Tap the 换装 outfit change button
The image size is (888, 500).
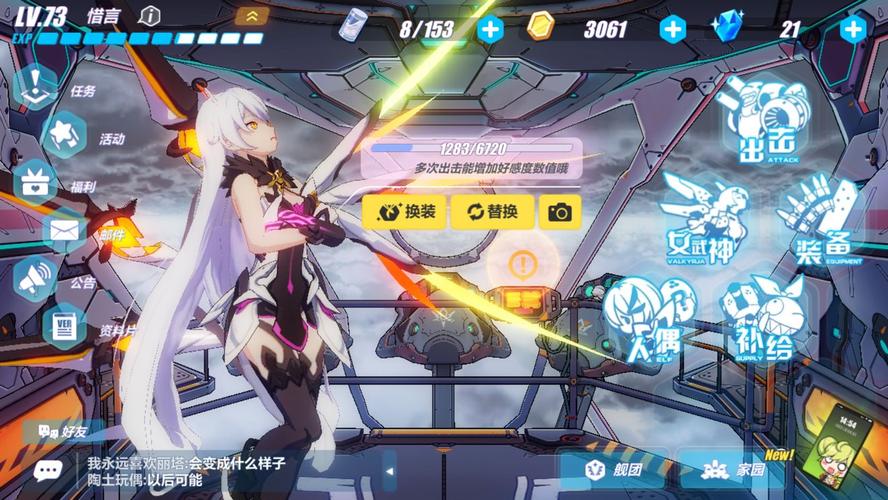[x=405, y=212]
